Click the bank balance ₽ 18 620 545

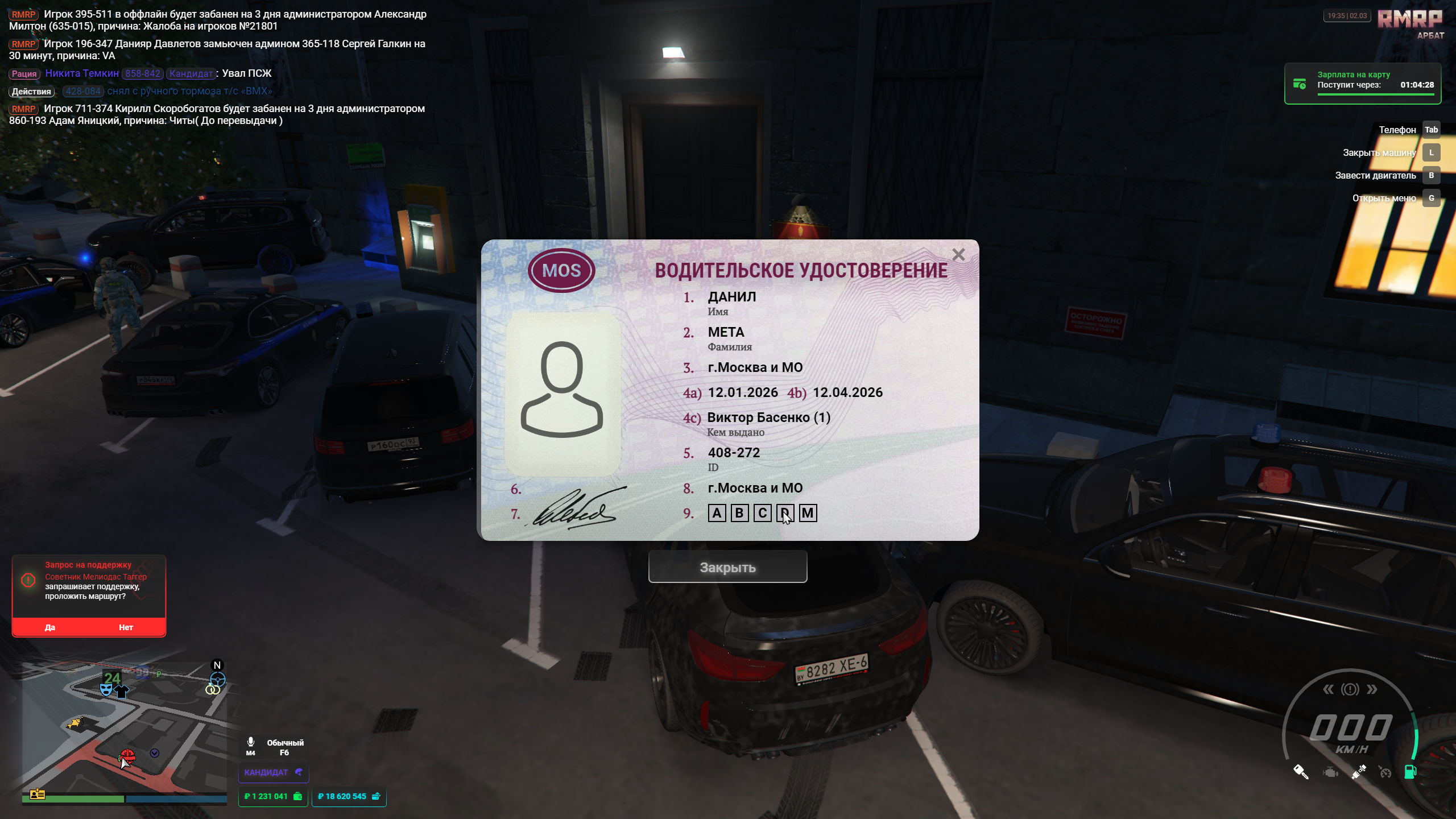pyautogui.click(x=349, y=796)
